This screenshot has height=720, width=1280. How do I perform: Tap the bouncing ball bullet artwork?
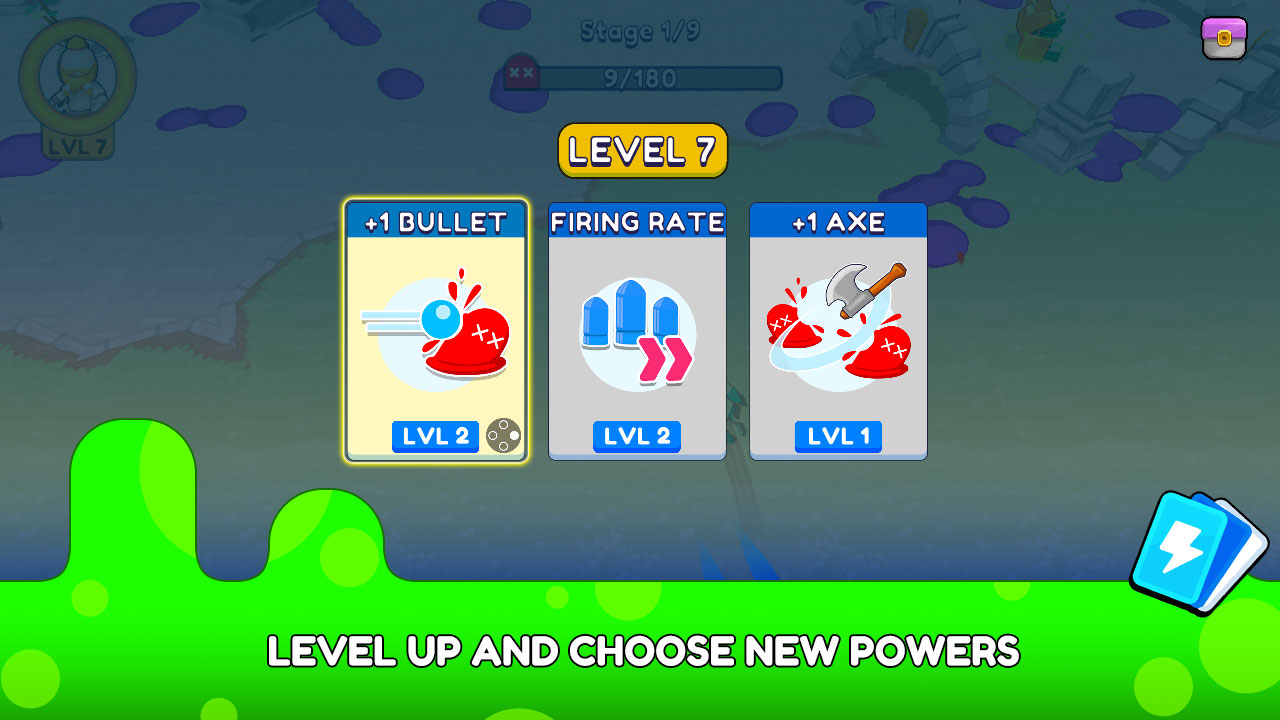(x=435, y=335)
